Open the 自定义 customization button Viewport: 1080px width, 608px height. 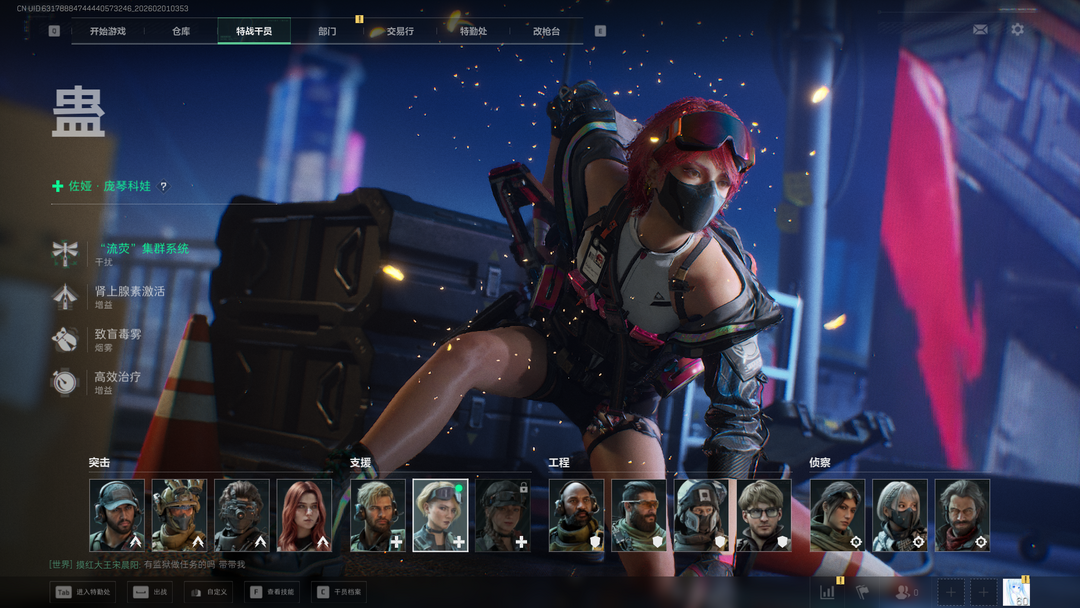[x=208, y=592]
